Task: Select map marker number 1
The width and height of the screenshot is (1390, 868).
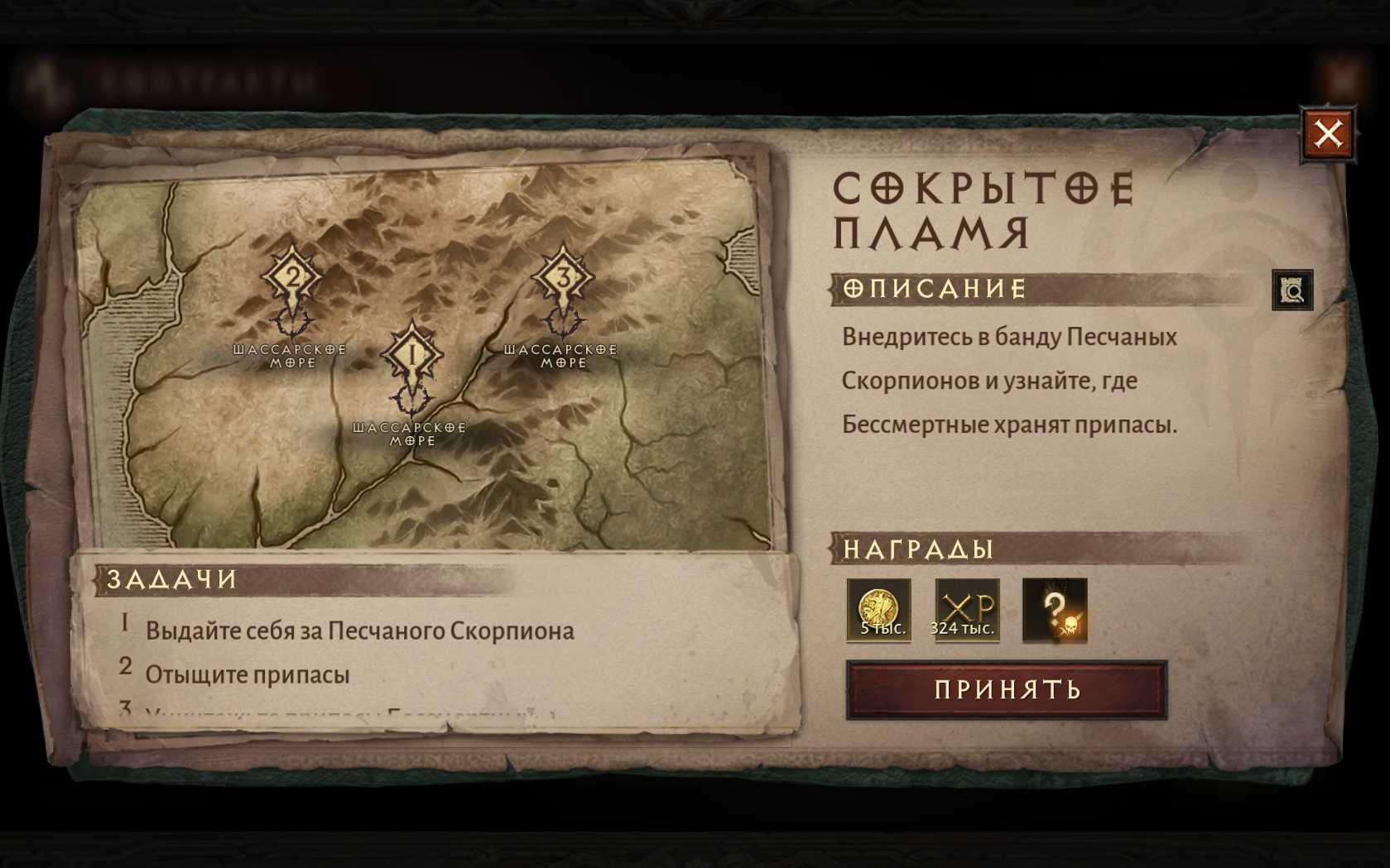Action: [411, 357]
